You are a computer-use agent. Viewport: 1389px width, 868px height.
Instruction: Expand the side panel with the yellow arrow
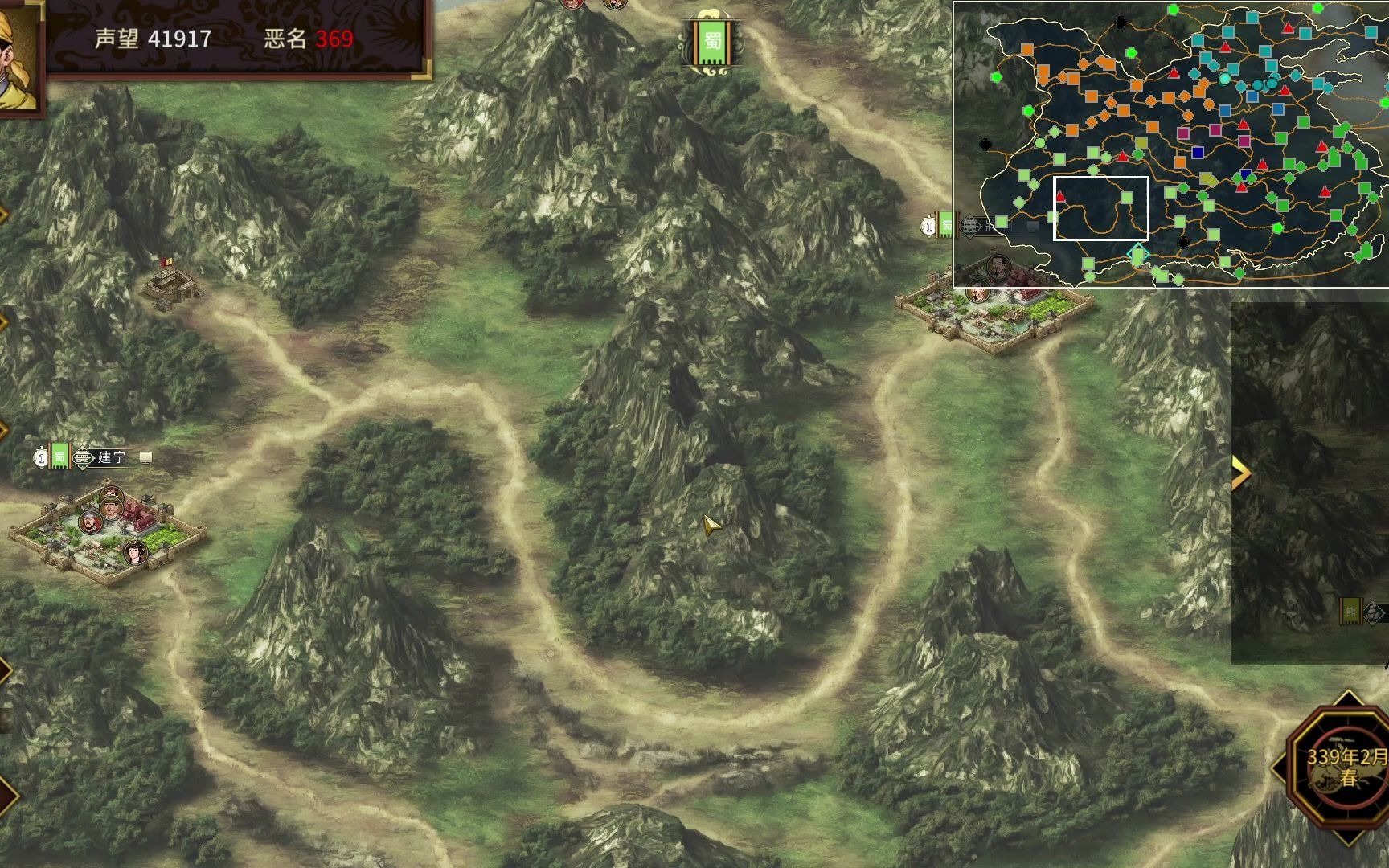coord(1241,473)
